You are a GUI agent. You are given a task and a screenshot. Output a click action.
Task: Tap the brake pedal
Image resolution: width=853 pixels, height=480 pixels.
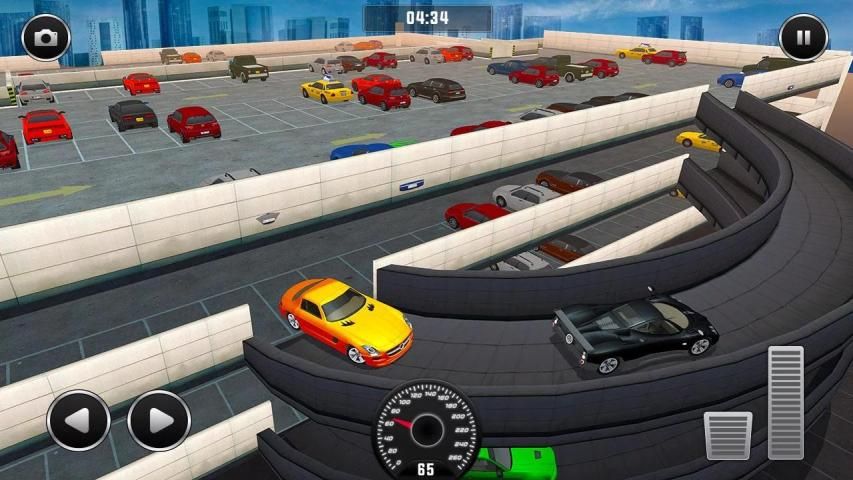(727, 435)
